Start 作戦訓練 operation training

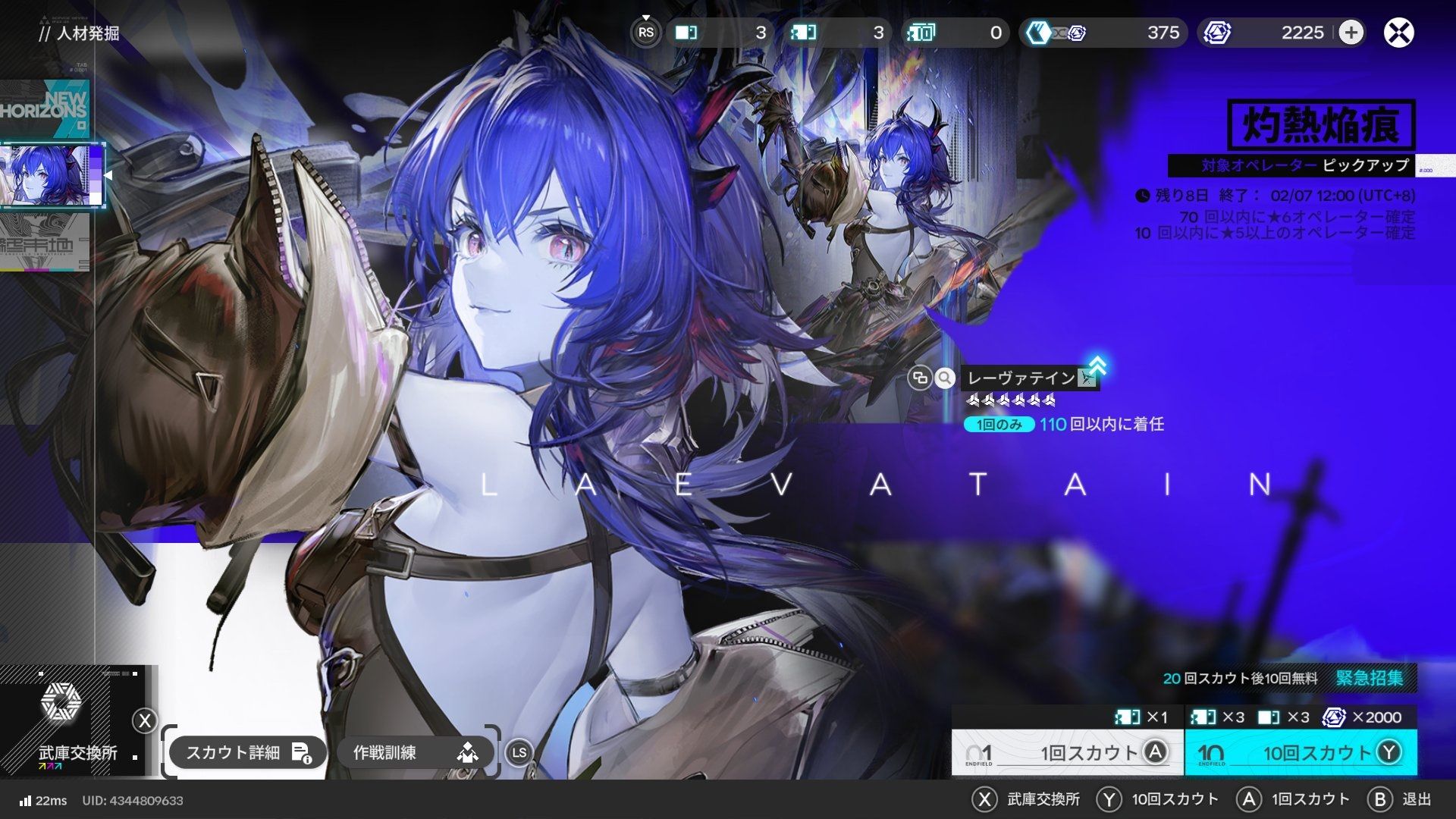pos(414,752)
